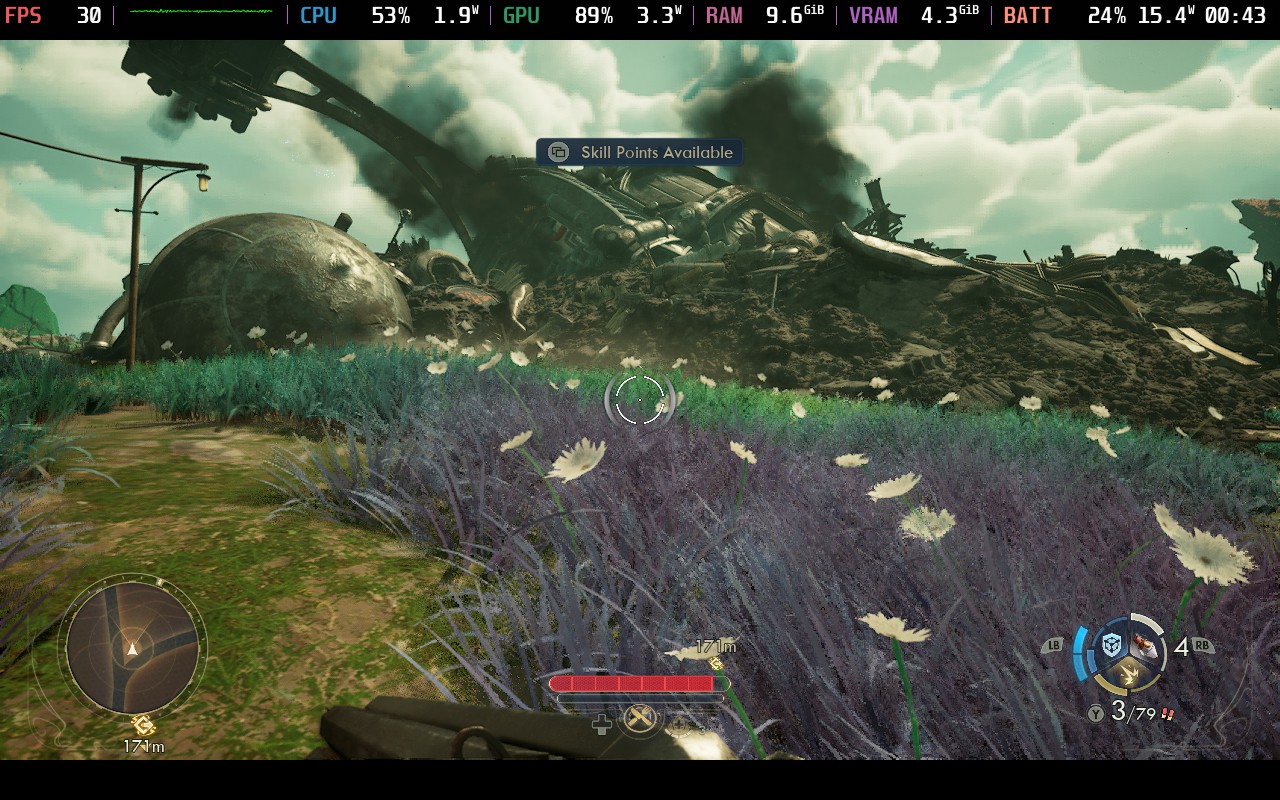Use the fork and knife food item
1280x800 pixels.
pos(640,717)
